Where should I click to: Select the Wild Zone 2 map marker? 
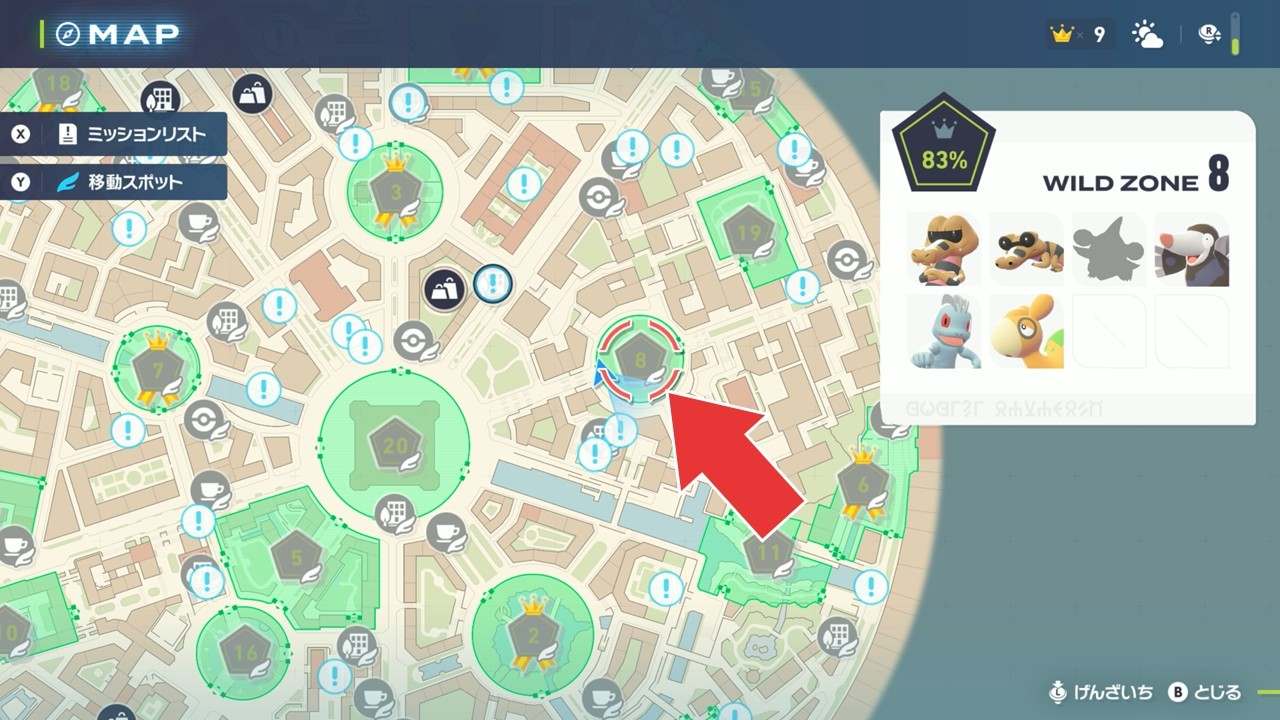click(x=532, y=634)
